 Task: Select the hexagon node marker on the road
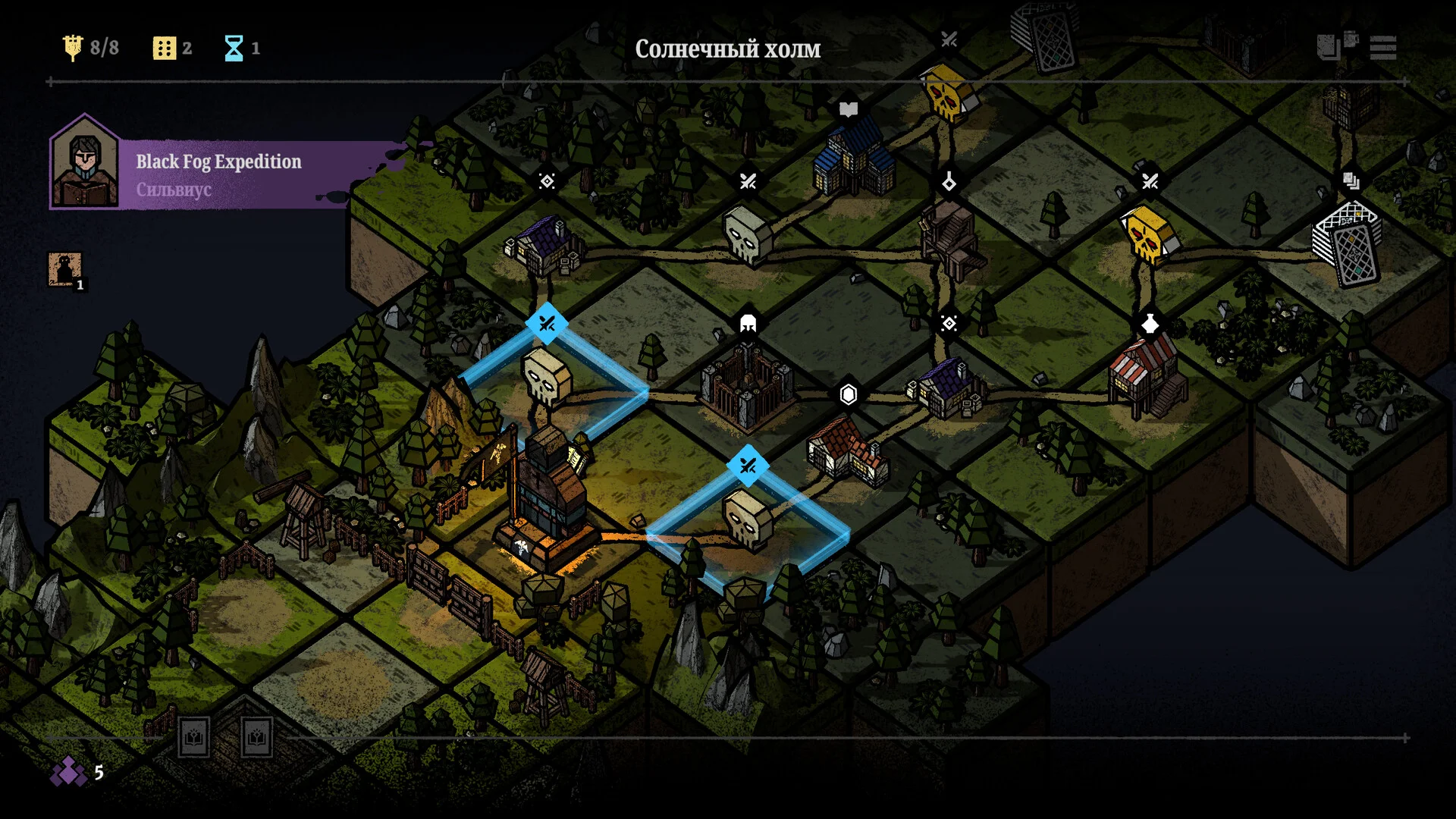(848, 394)
